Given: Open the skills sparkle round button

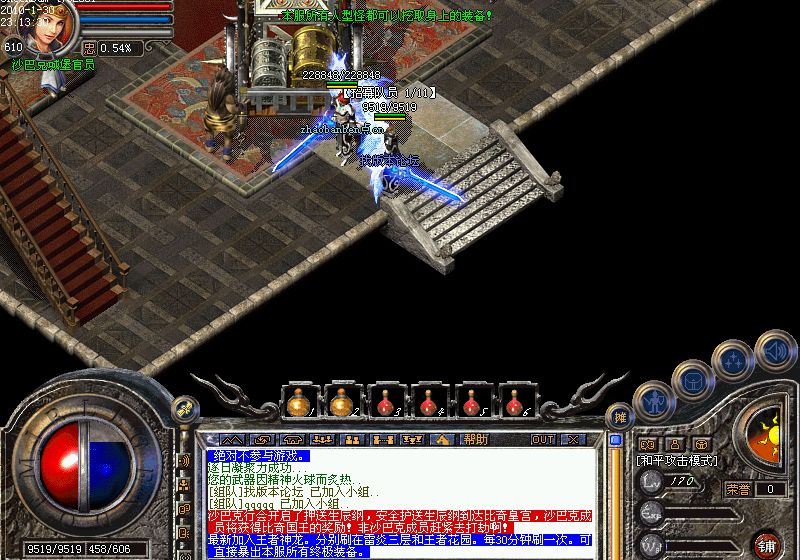Looking at the screenshot, I should click(x=734, y=359).
